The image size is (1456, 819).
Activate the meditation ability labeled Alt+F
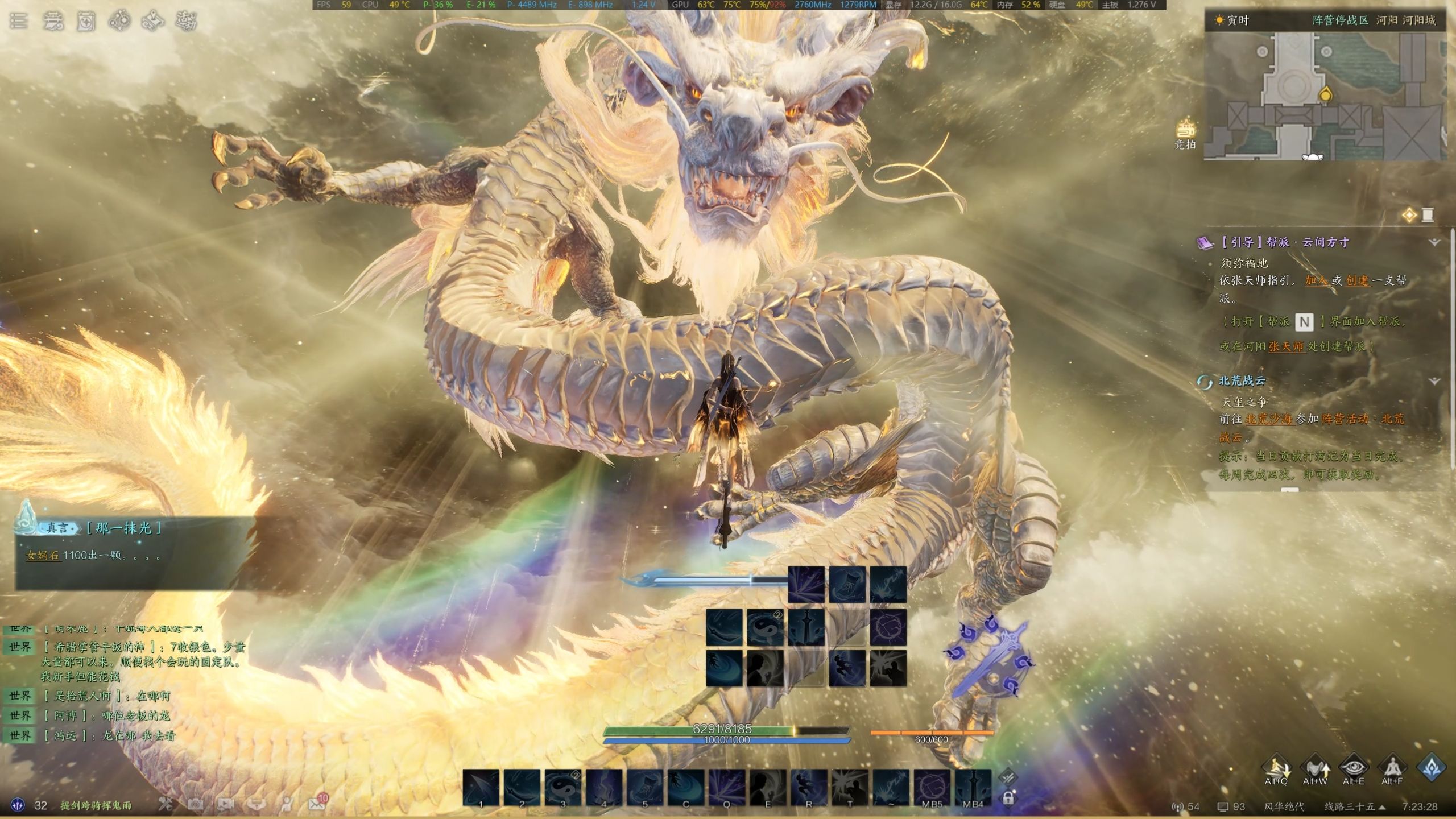(x=1392, y=768)
